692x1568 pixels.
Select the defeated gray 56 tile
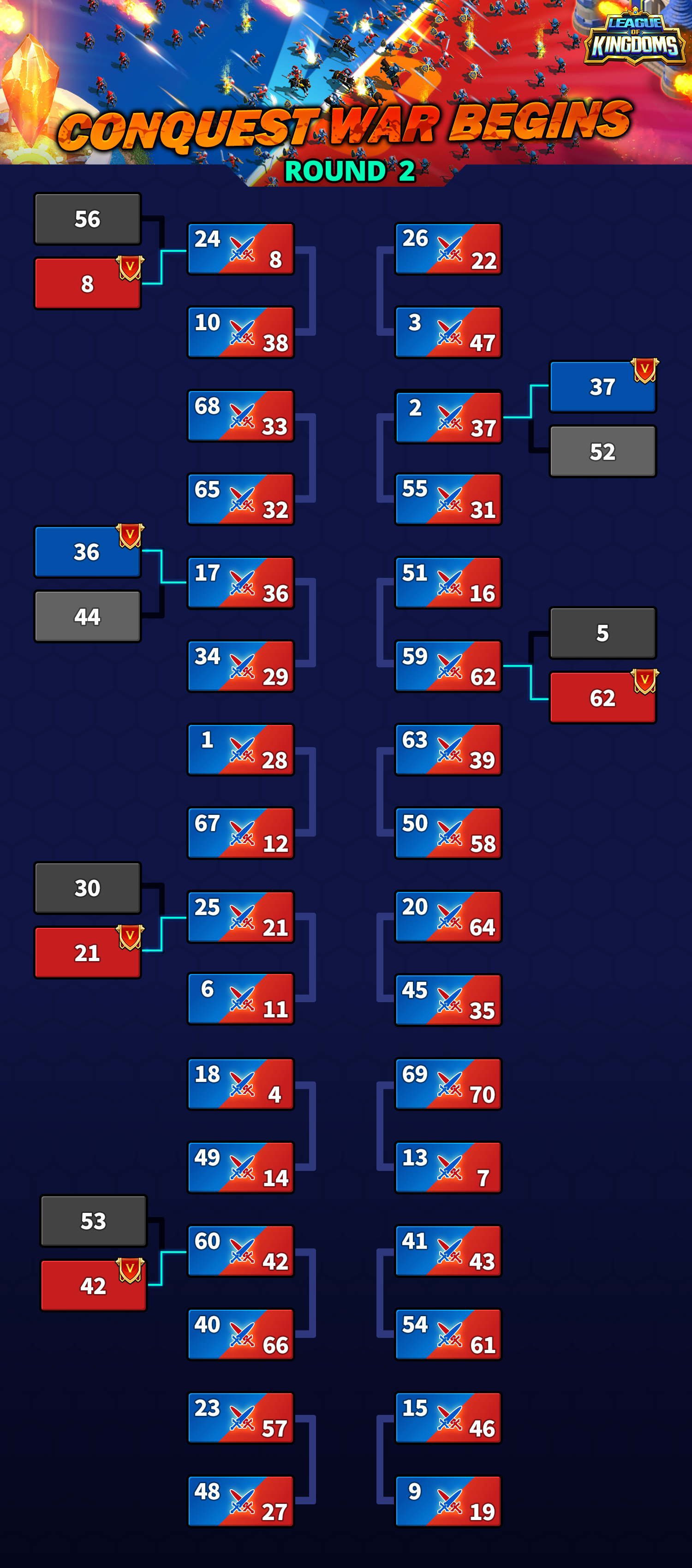point(87,219)
